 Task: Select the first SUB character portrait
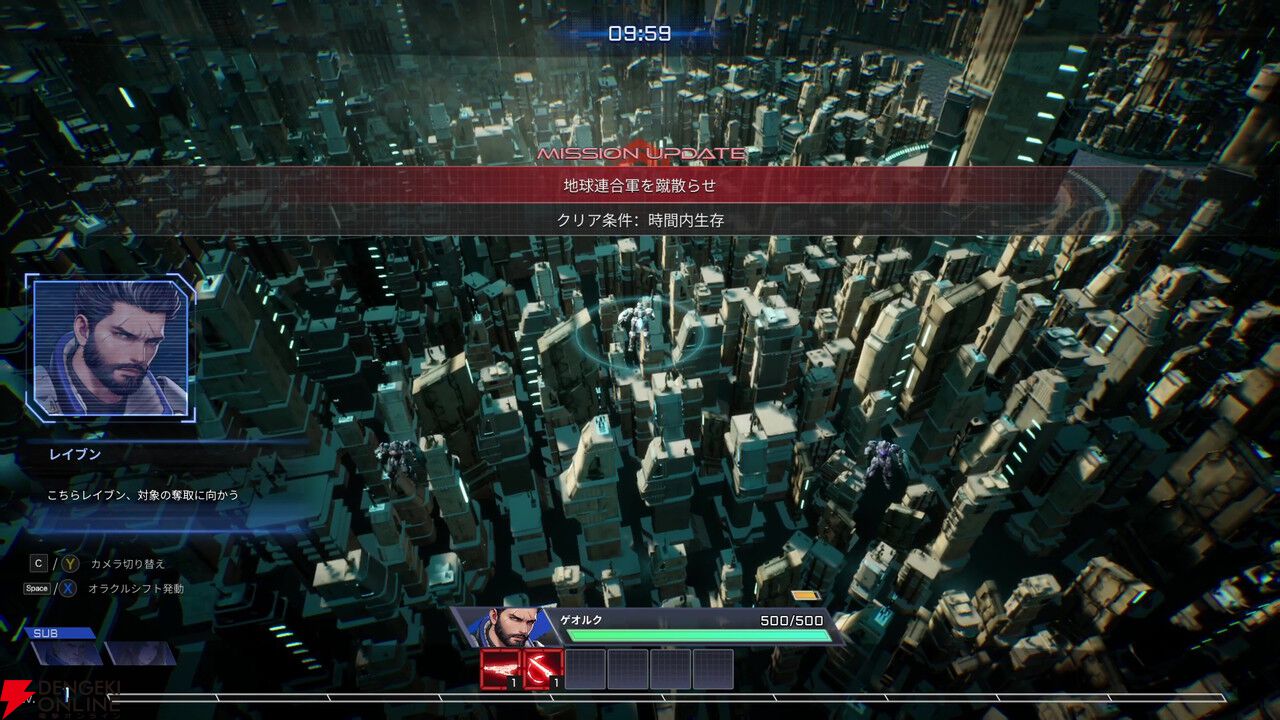[x=67, y=653]
